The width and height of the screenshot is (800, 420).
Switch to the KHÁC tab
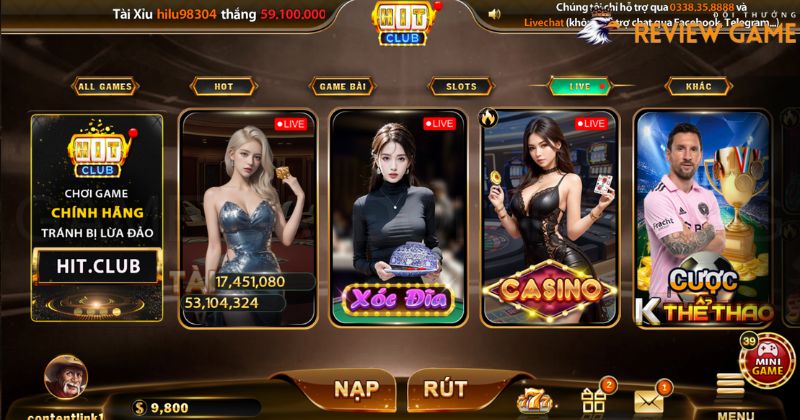[699, 87]
